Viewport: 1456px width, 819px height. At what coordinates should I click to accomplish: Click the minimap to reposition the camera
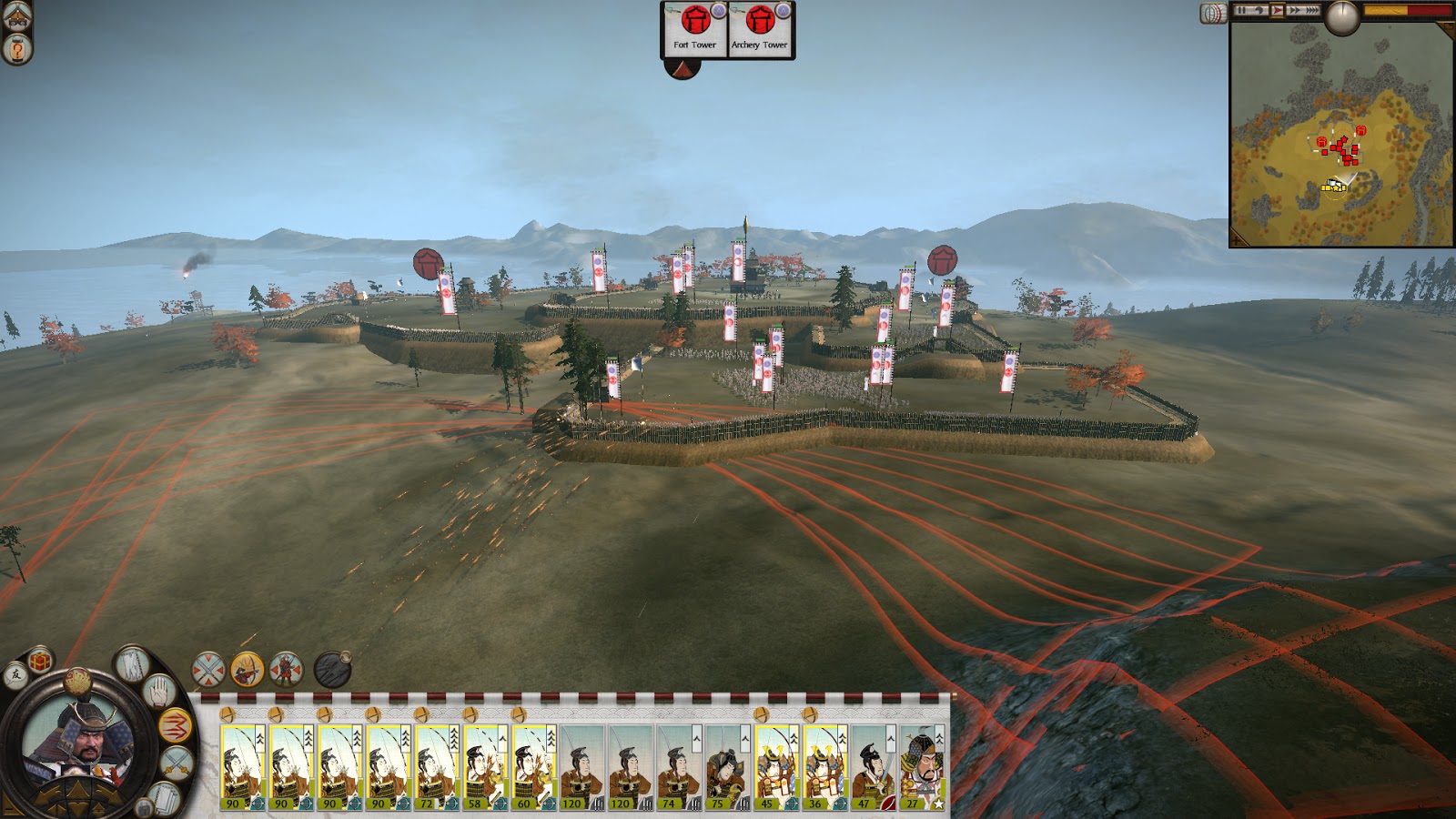(1342, 136)
